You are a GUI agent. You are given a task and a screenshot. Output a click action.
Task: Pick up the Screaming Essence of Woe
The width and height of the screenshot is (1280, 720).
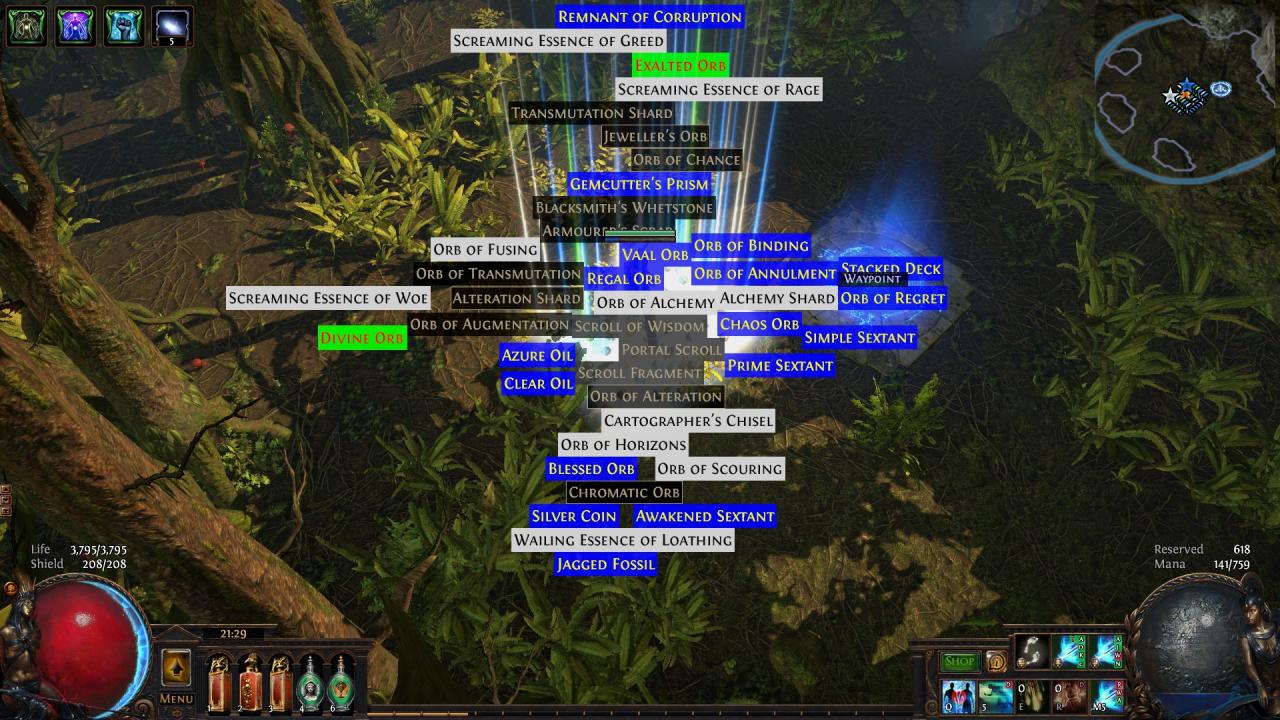point(328,298)
